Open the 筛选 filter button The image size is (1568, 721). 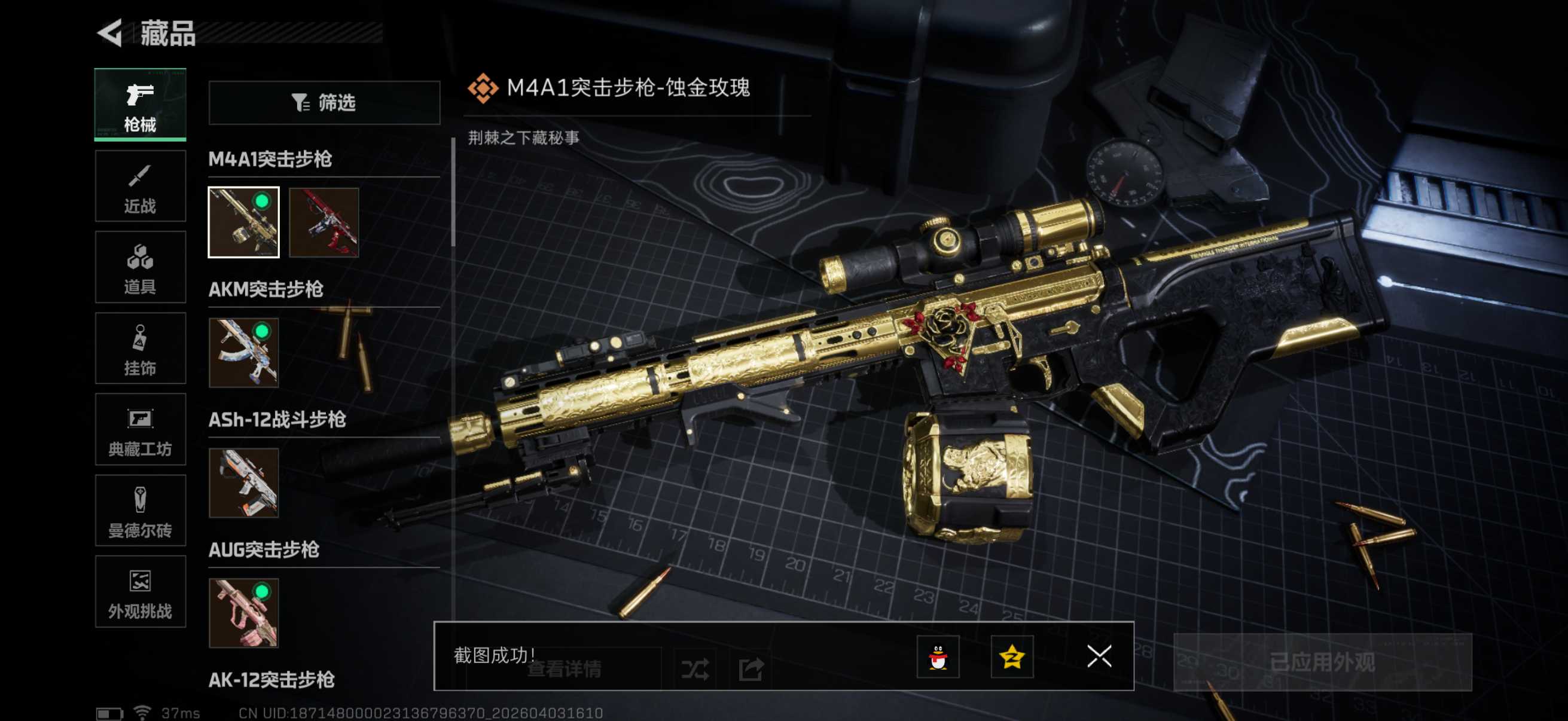coord(324,103)
